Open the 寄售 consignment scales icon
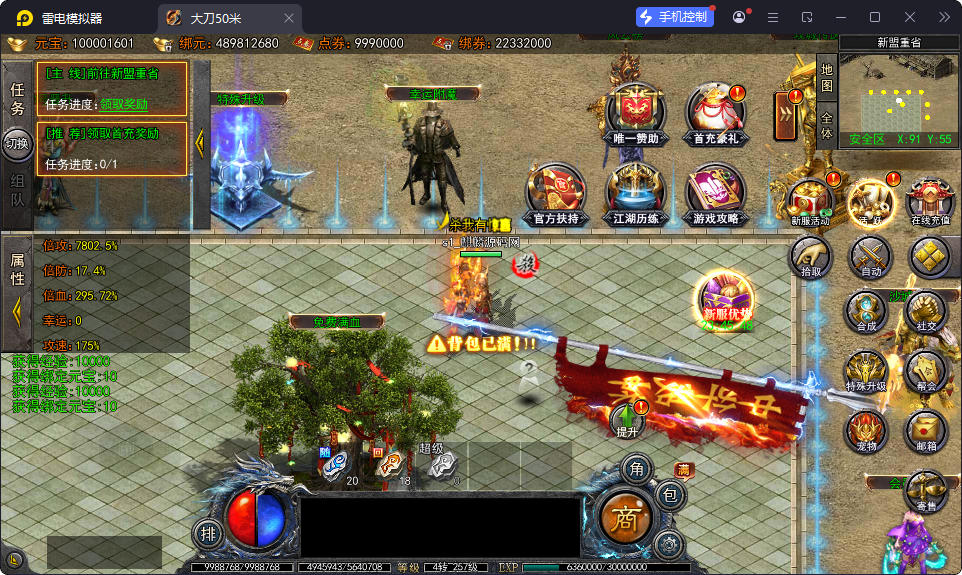The height and width of the screenshot is (575, 962). coord(926,492)
